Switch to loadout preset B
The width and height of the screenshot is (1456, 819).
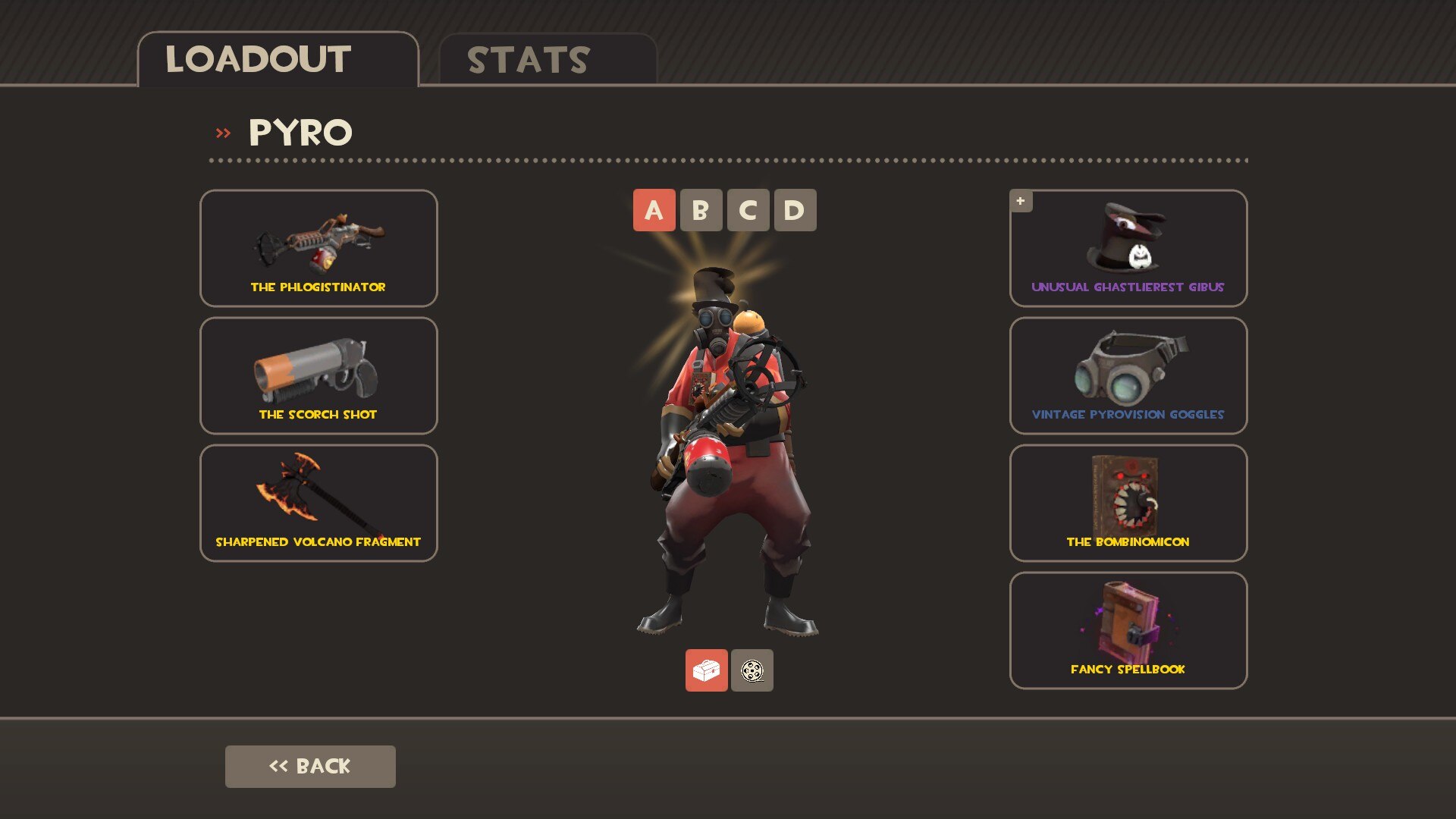(701, 210)
